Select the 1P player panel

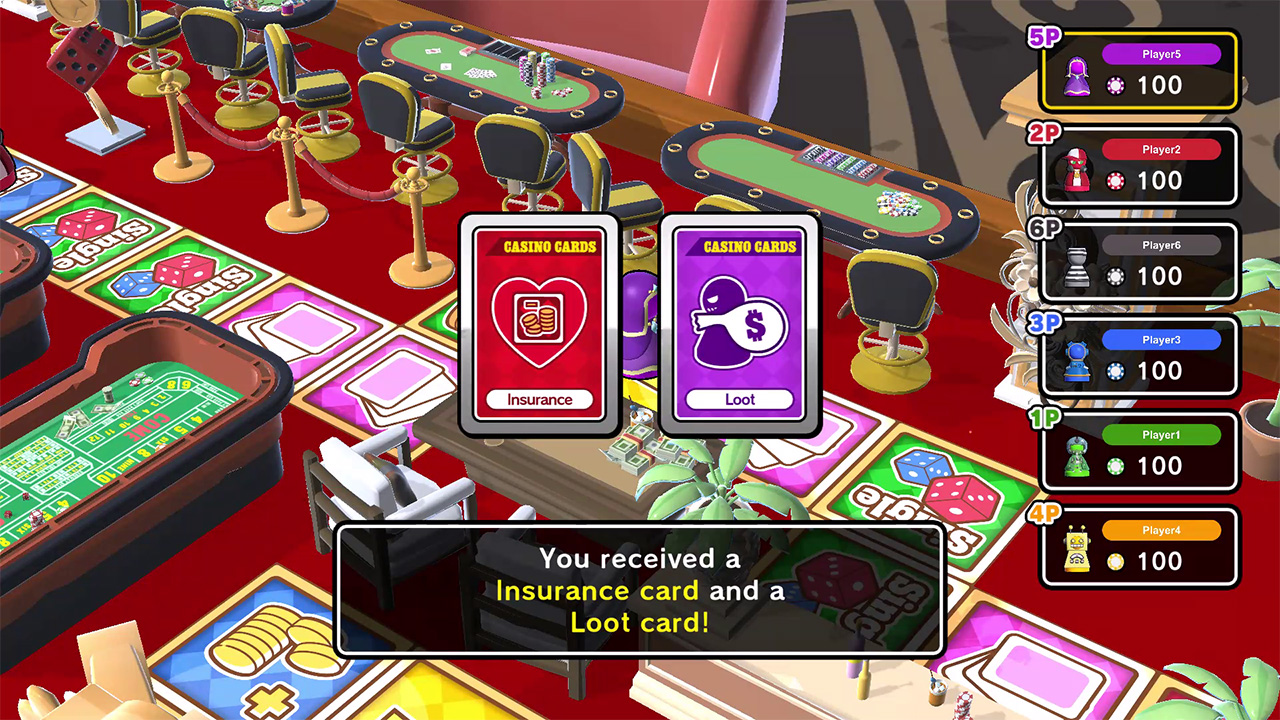pos(1140,450)
